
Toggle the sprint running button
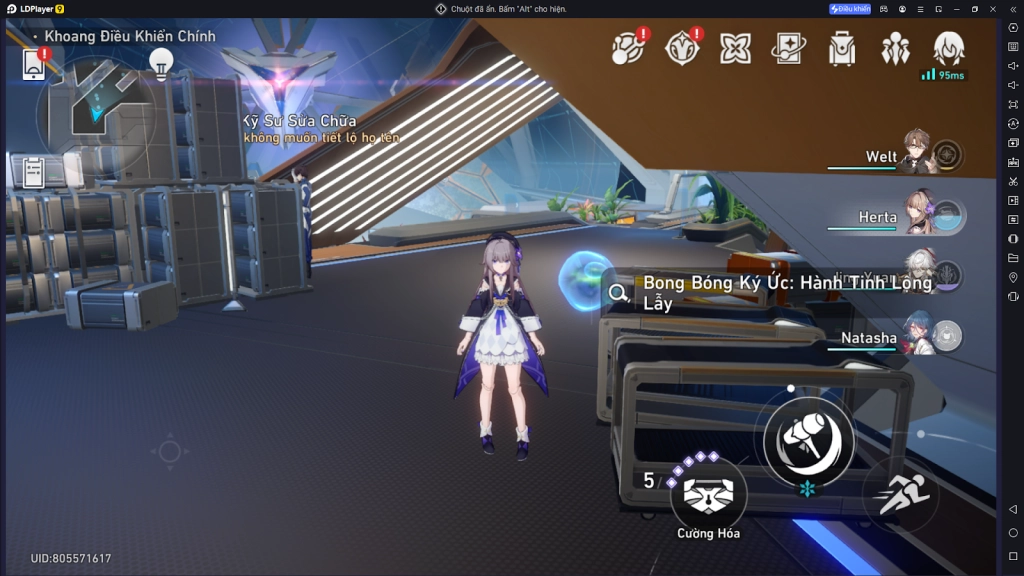902,494
